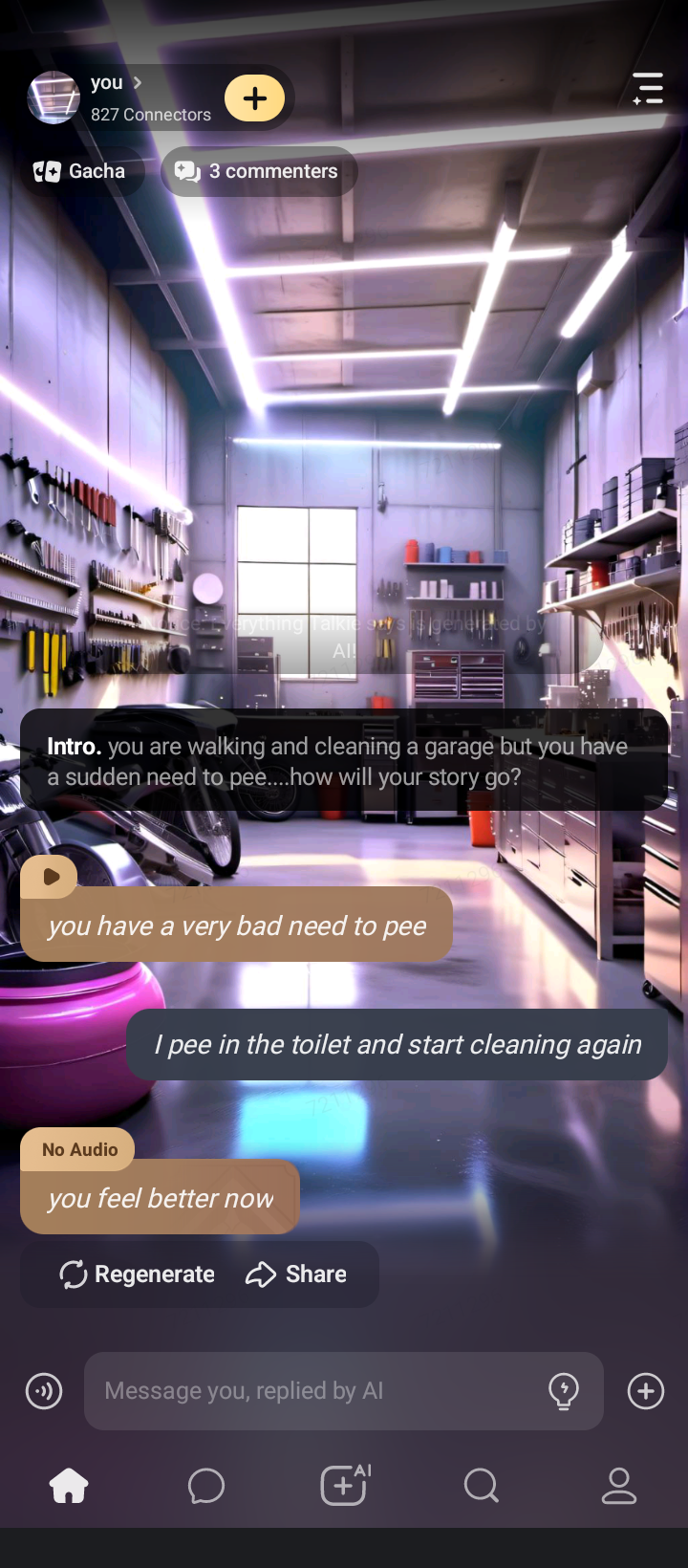This screenshot has width=688, height=1568.
Task: Open the character profile avatar
Action: click(x=54, y=98)
